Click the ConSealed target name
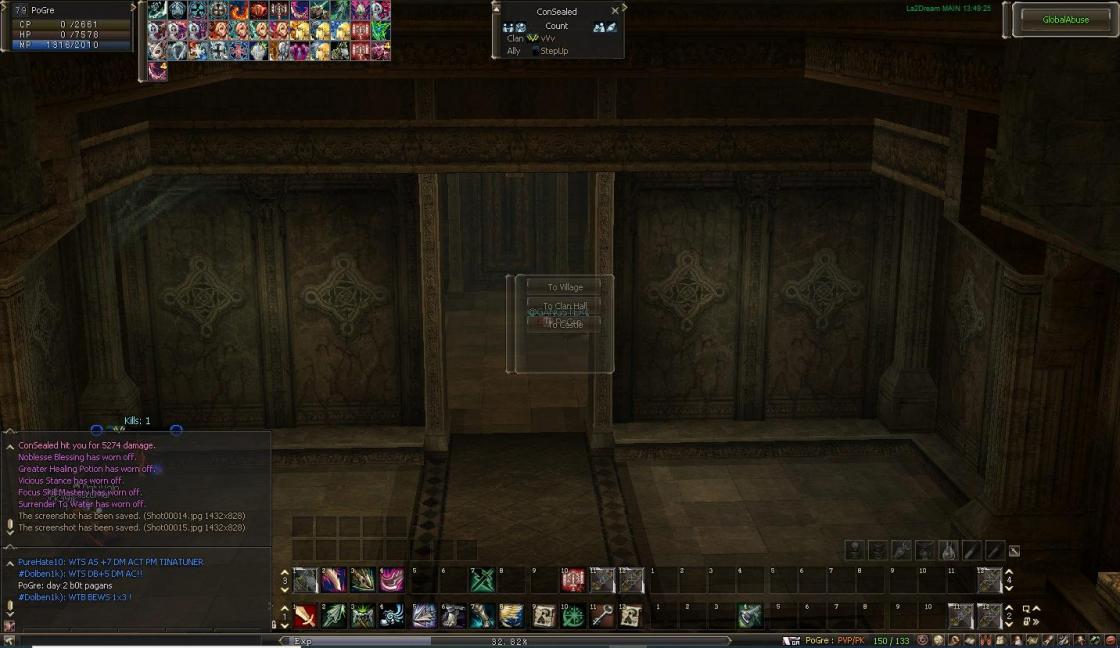This screenshot has height=648, width=1120. click(x=556, y=12)
